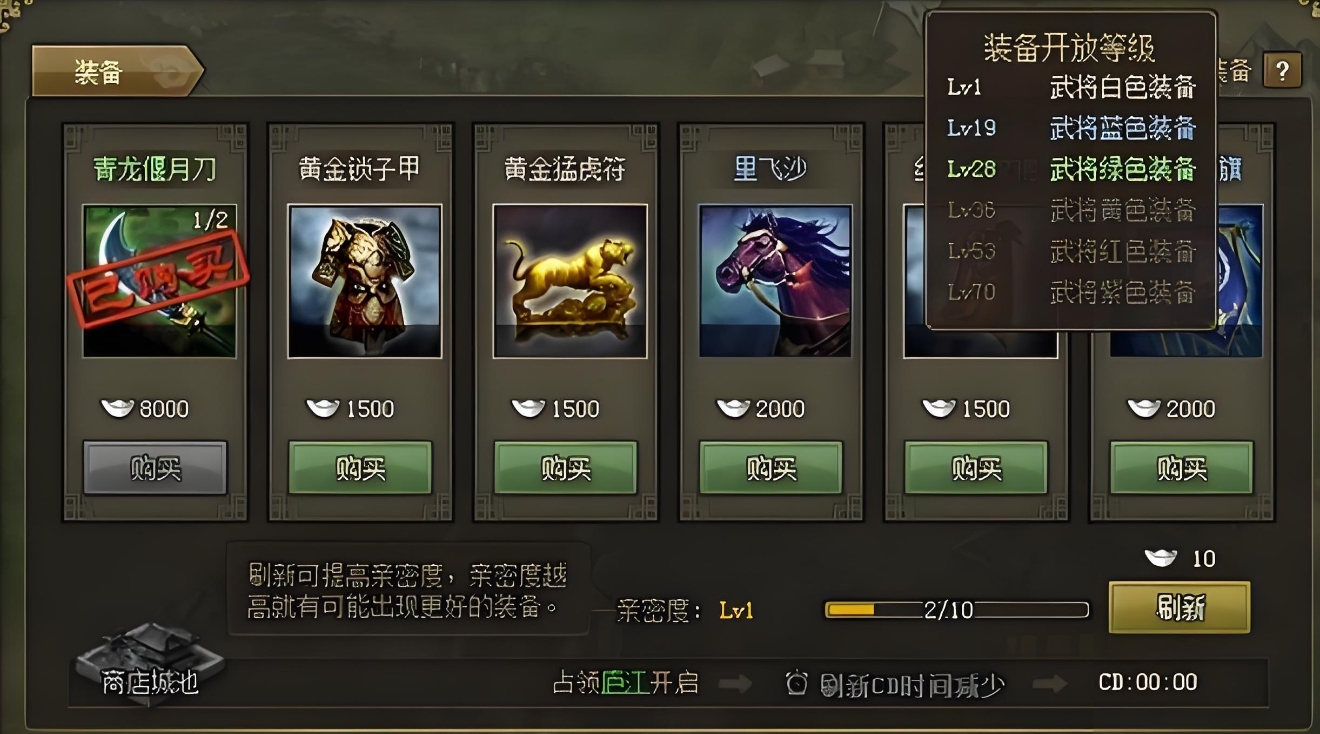
Task: Open the 青龙偃月刀 item thumbnail
Action: 158,282
